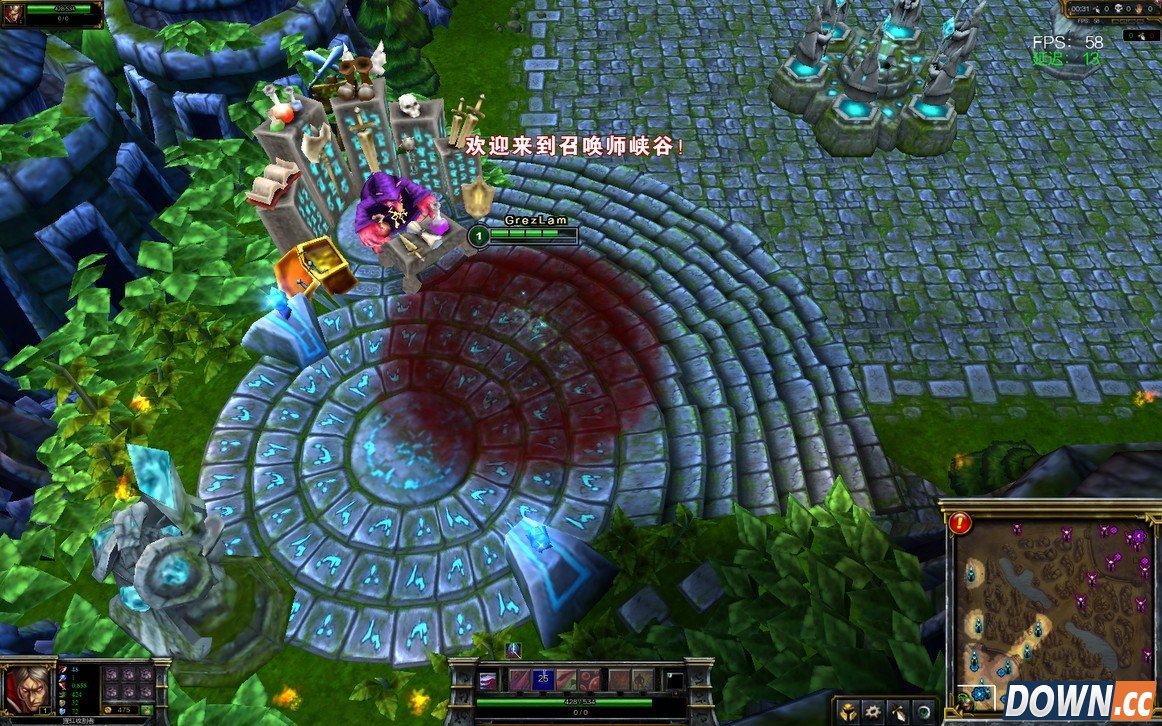Viewport: 1162px width, 726px height.
Task: Click the champion portrait in the top-left corner
Action: point(13,15)
